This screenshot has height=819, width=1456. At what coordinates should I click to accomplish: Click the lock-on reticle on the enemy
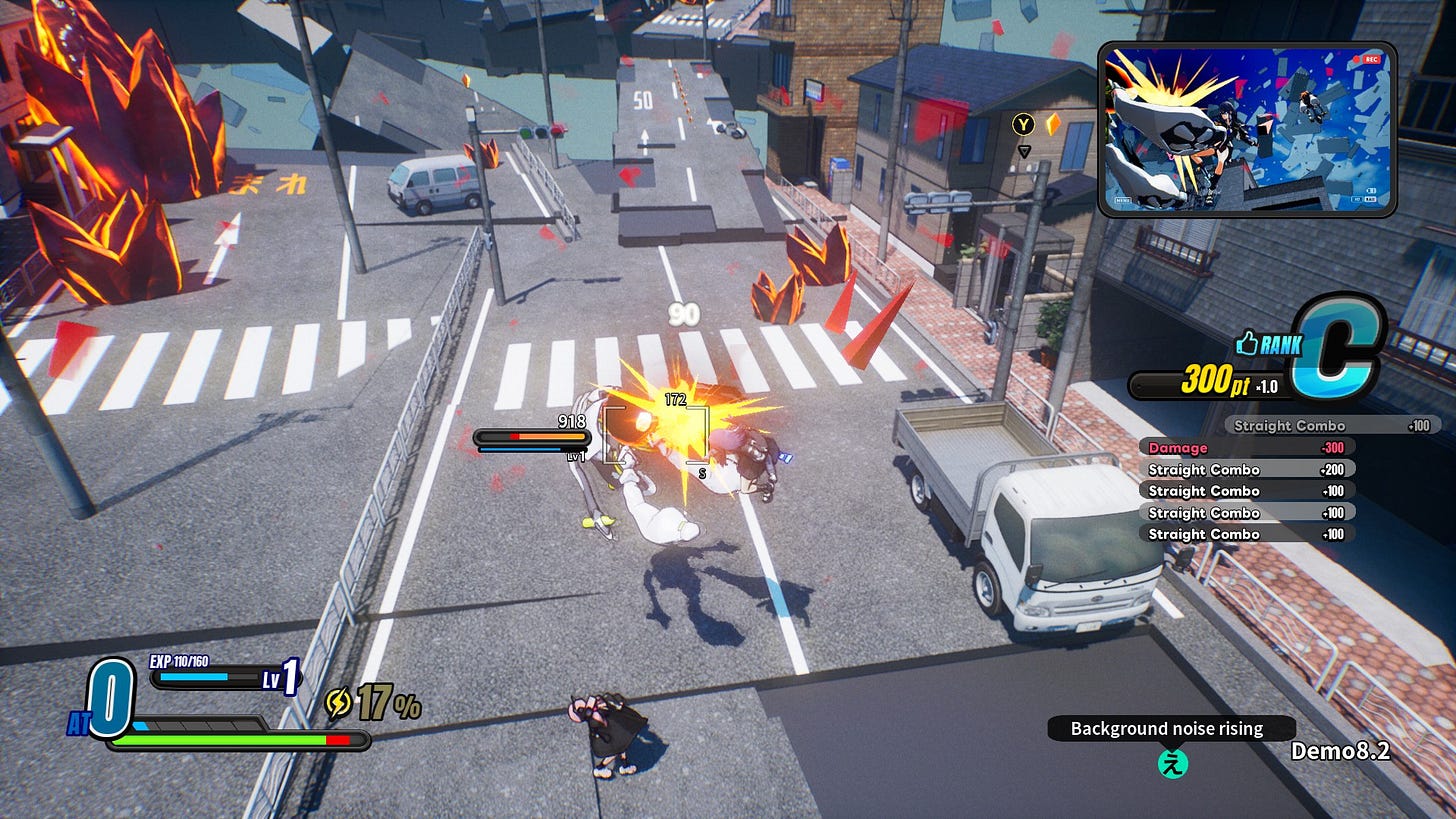coord(655,436)
